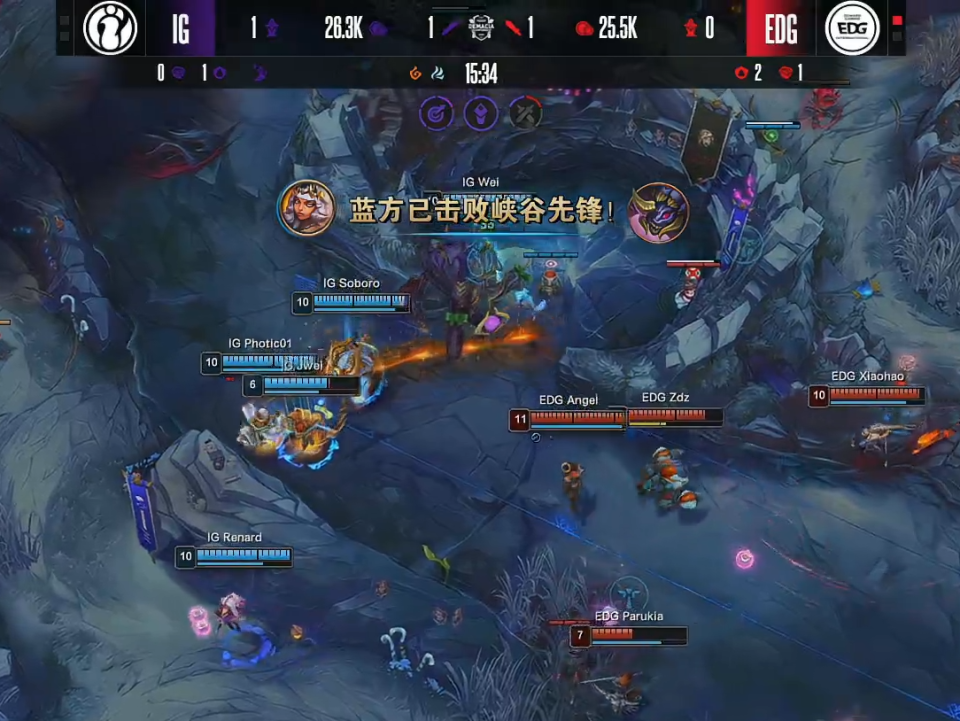Select the red EDG team tag
The width and height of the screenshot is (960, 721).
click(781, 28)
